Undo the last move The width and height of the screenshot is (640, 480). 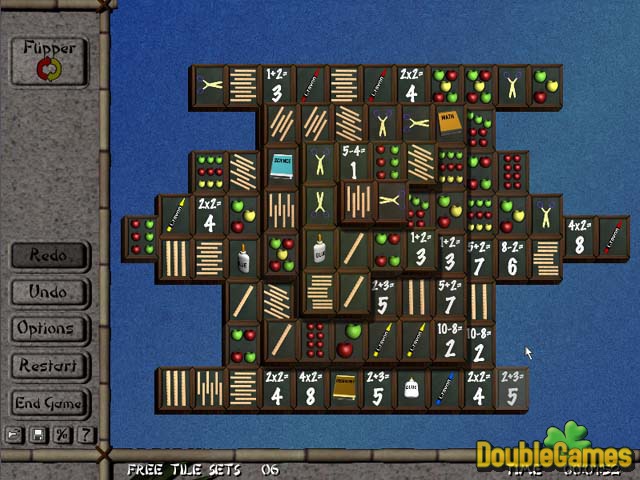49,292
